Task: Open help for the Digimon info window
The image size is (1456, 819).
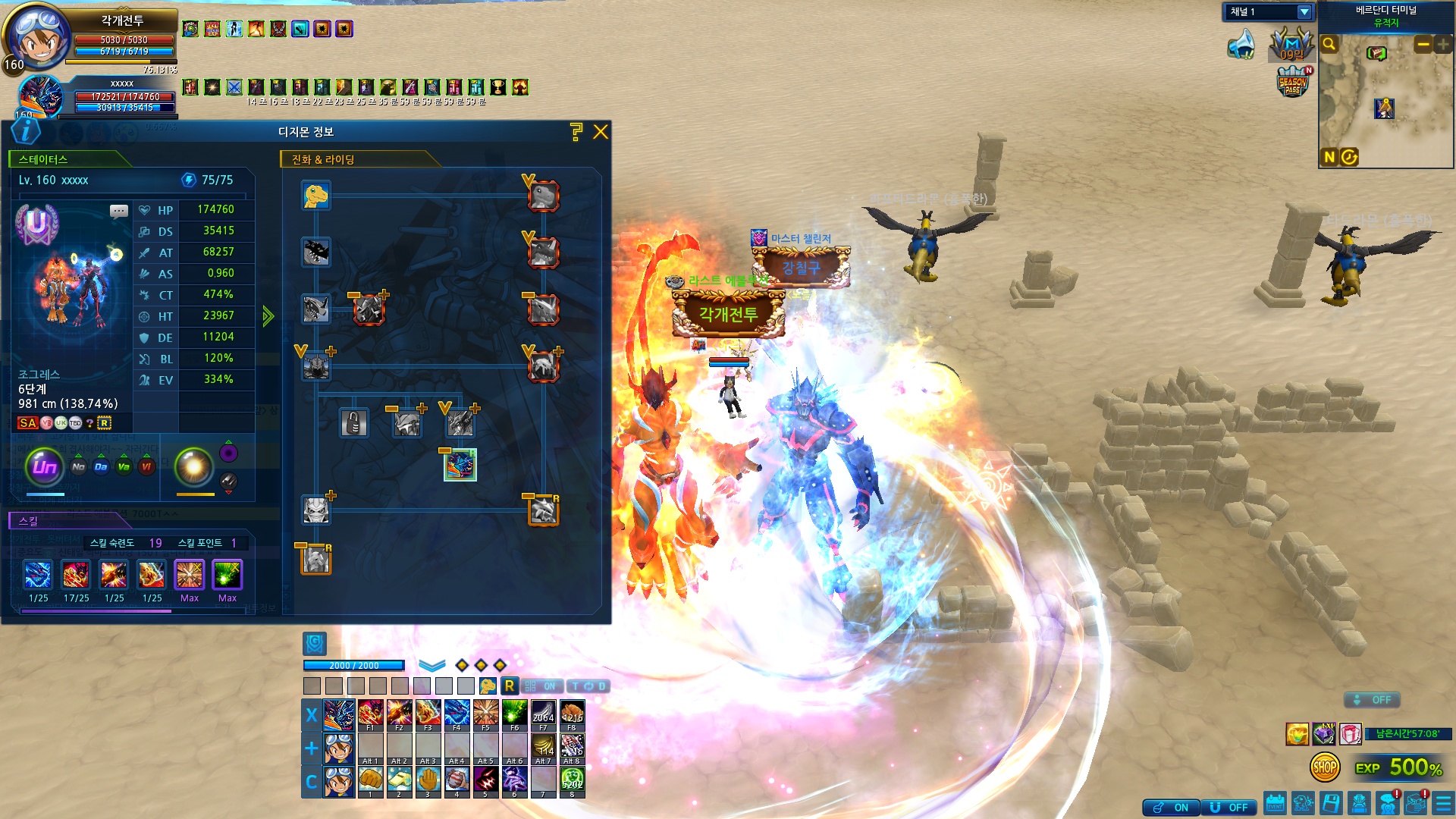Action: point(576,132)
